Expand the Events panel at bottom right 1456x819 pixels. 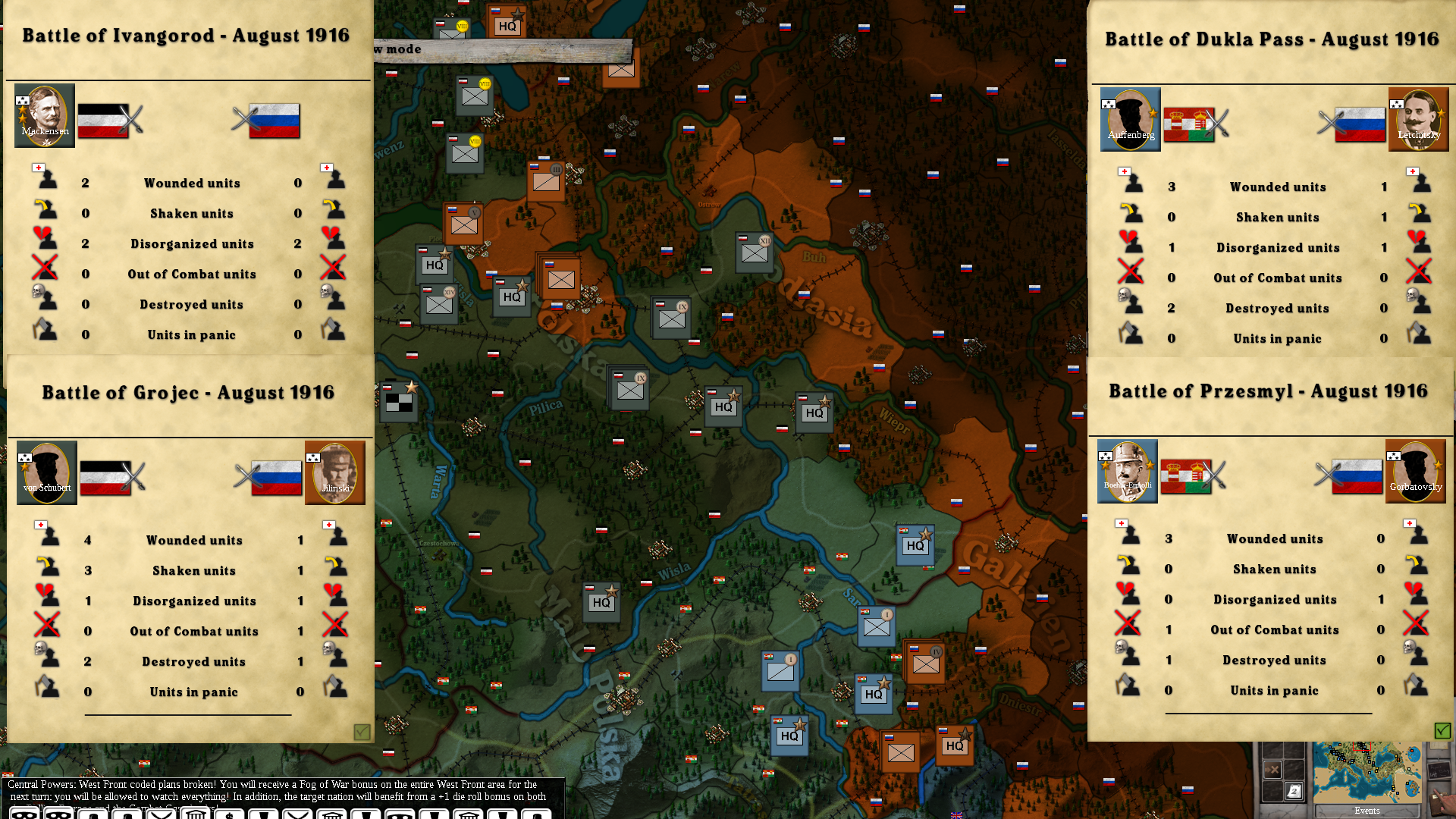[x=1367, y=811]
